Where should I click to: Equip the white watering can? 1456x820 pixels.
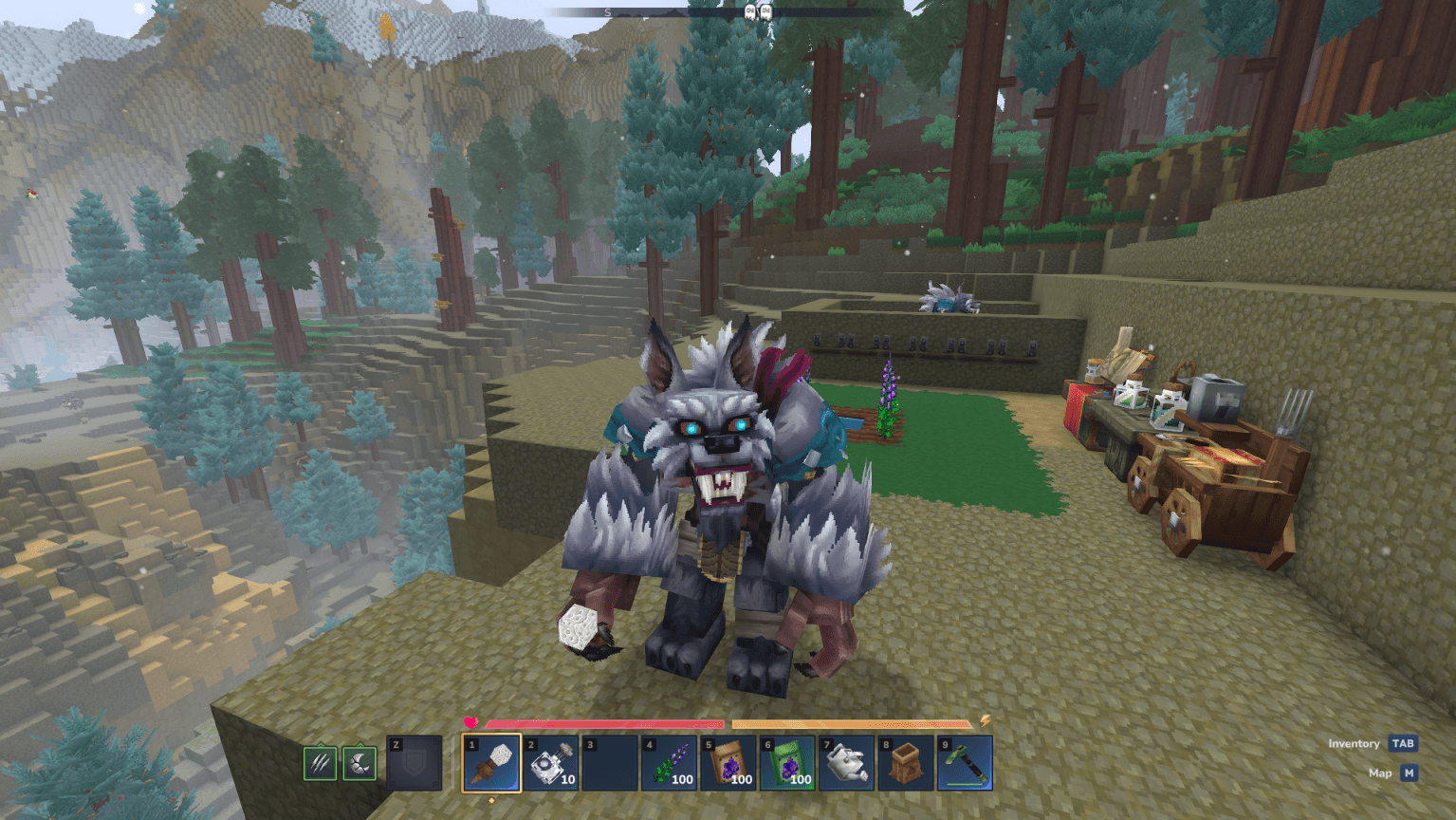pos(846,763)
